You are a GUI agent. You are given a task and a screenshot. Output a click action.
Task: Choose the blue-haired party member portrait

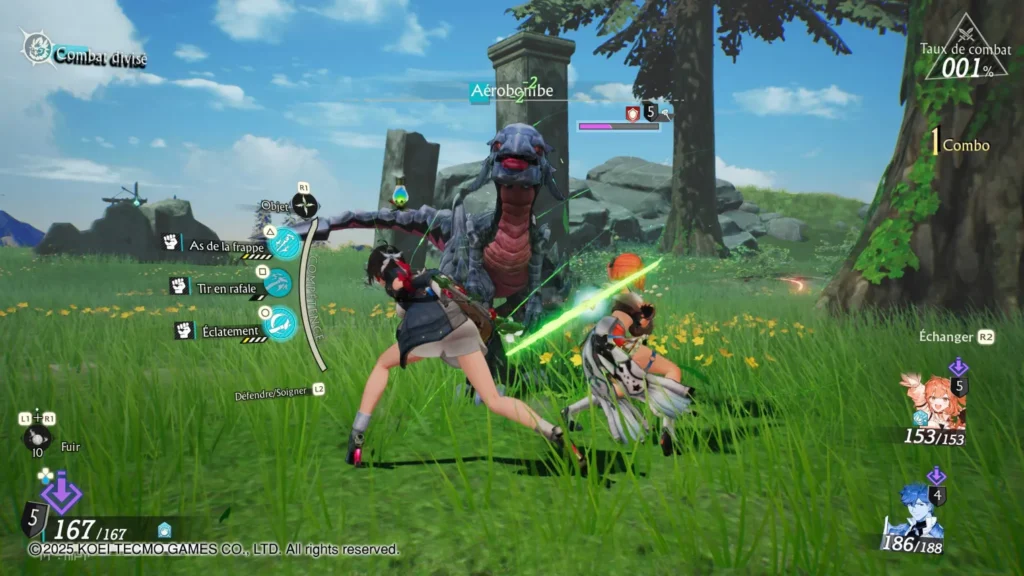coord(915,512)
